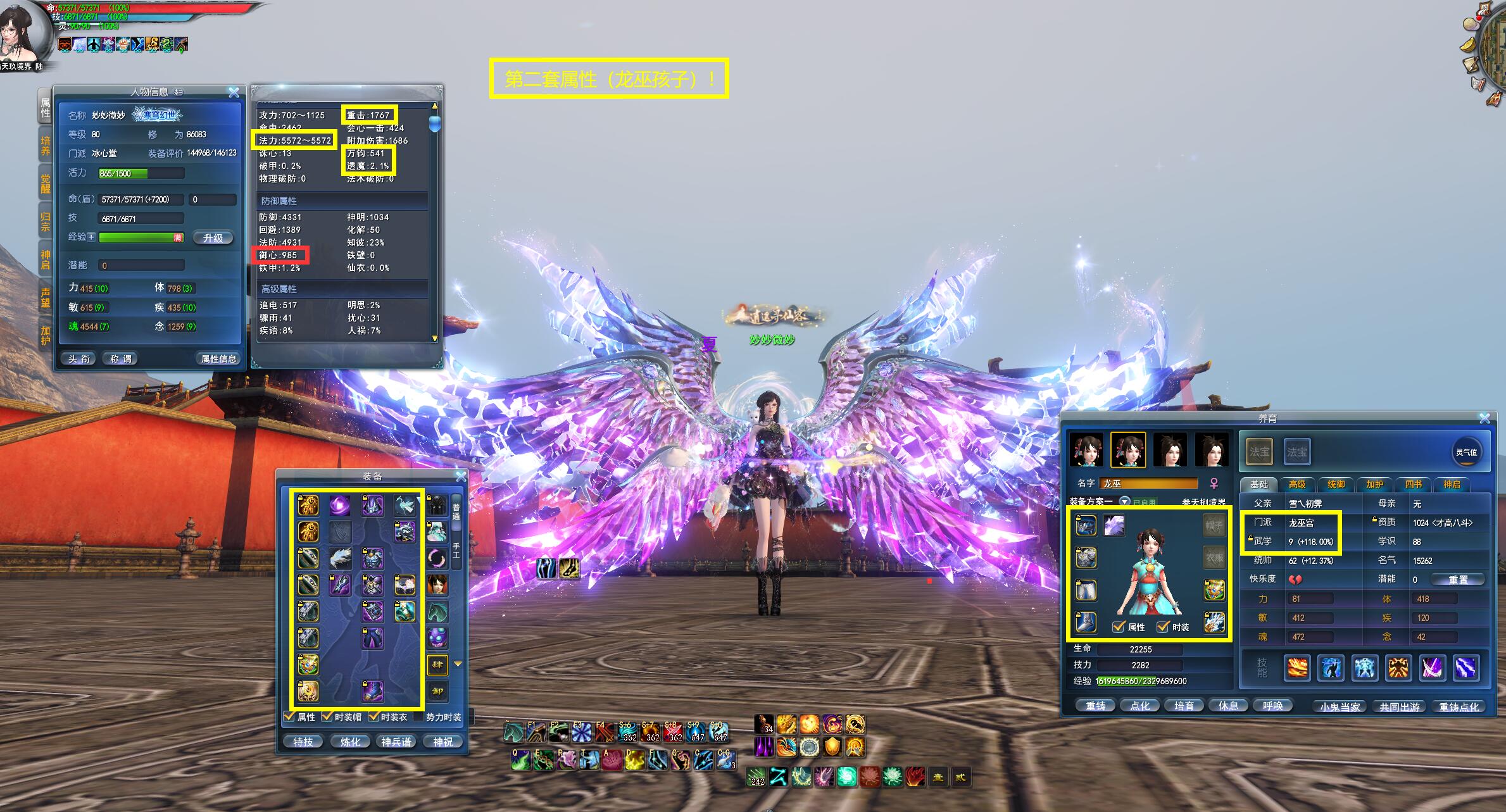Click the 重铸 recast button

[x=1095, y=706]
